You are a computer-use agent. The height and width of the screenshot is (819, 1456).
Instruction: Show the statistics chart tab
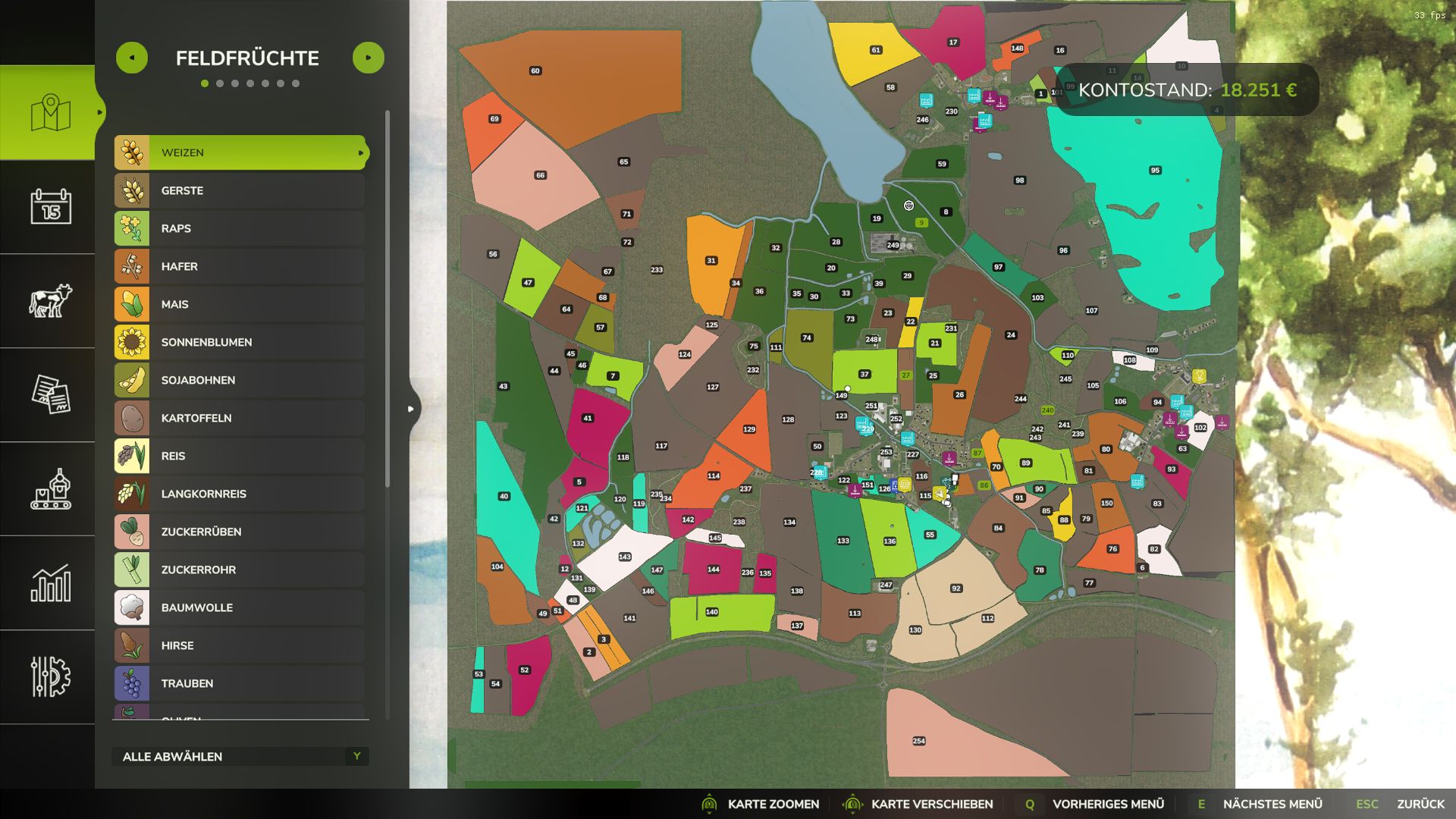50,583
